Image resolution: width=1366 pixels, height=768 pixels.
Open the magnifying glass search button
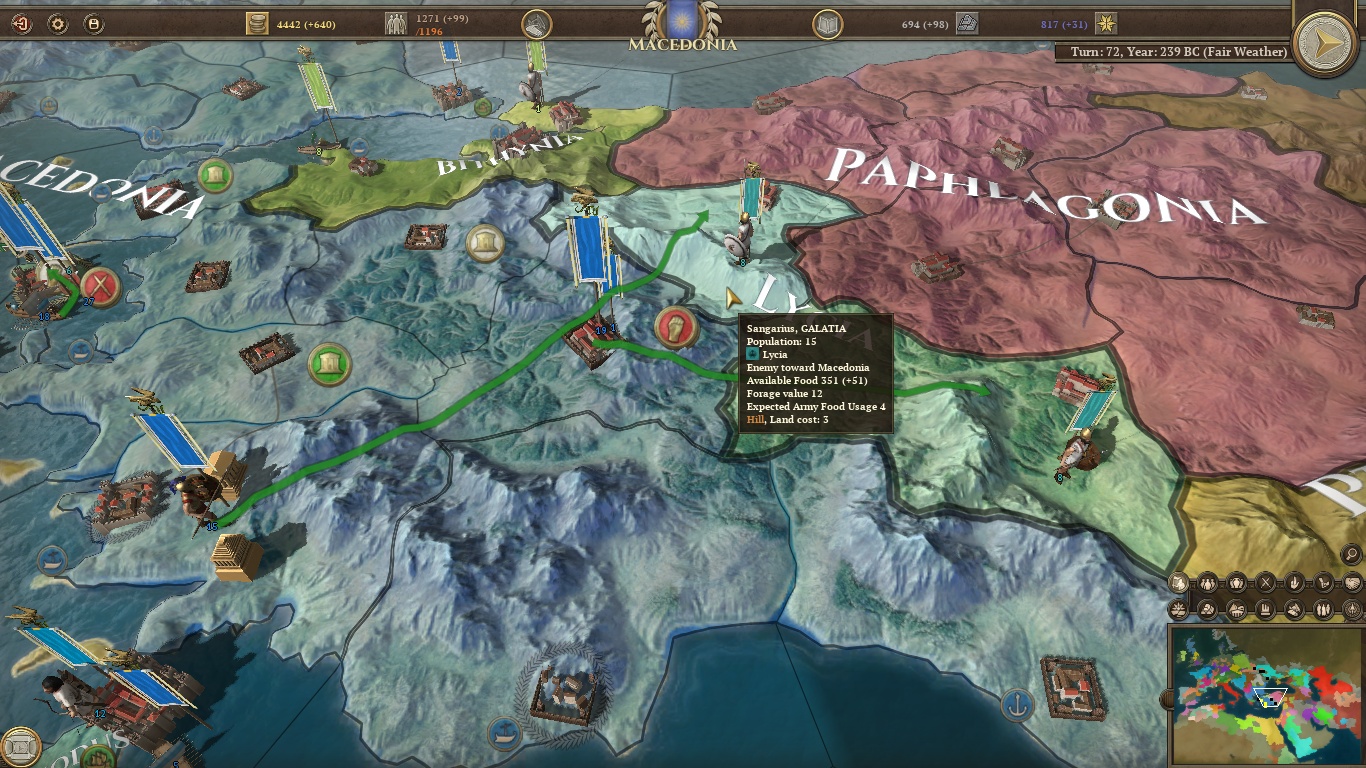pyautogui.click(x=1351, y=553)
